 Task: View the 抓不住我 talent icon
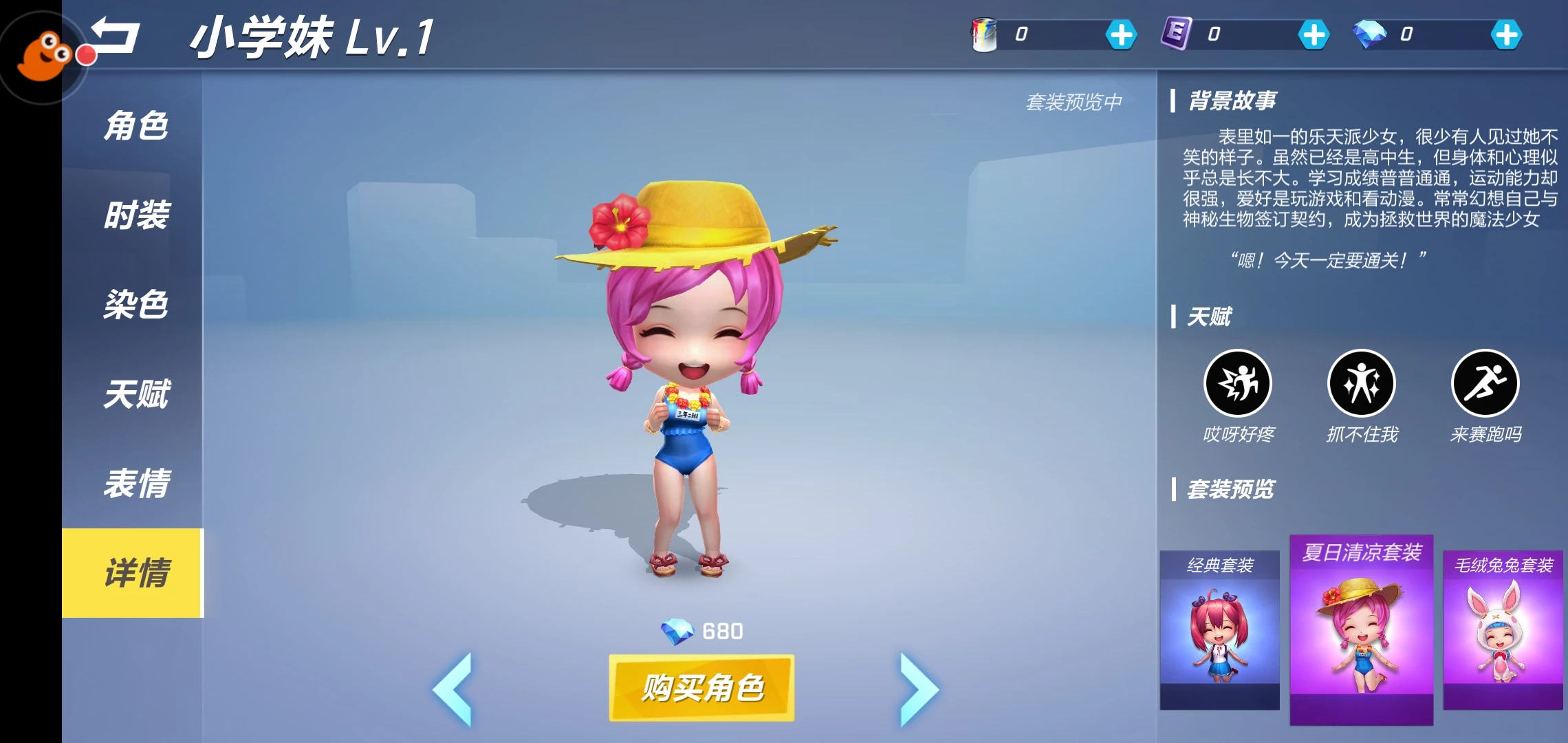click(x=1362, y=383)
